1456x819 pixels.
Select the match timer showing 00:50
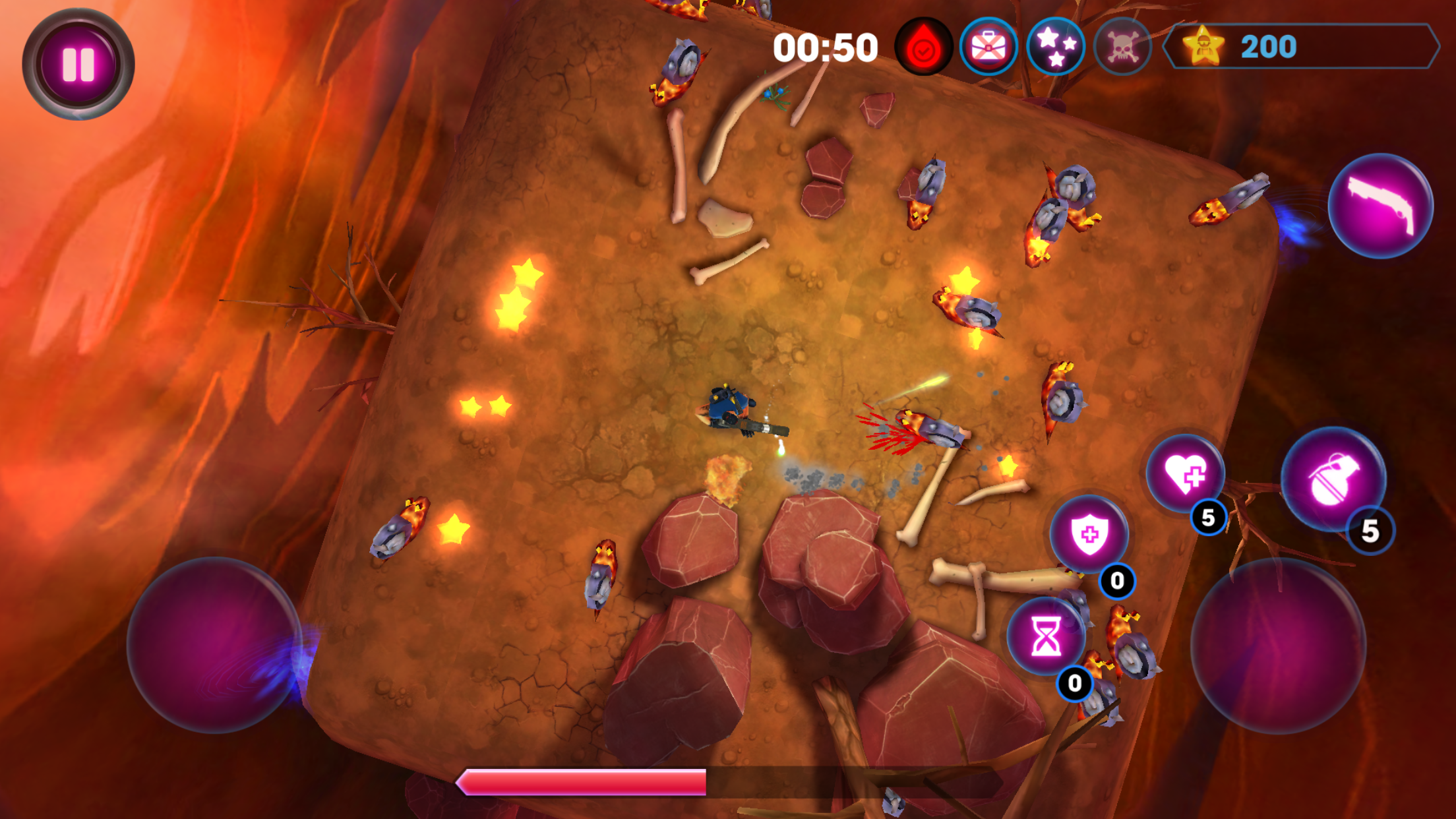click(825, 47)
